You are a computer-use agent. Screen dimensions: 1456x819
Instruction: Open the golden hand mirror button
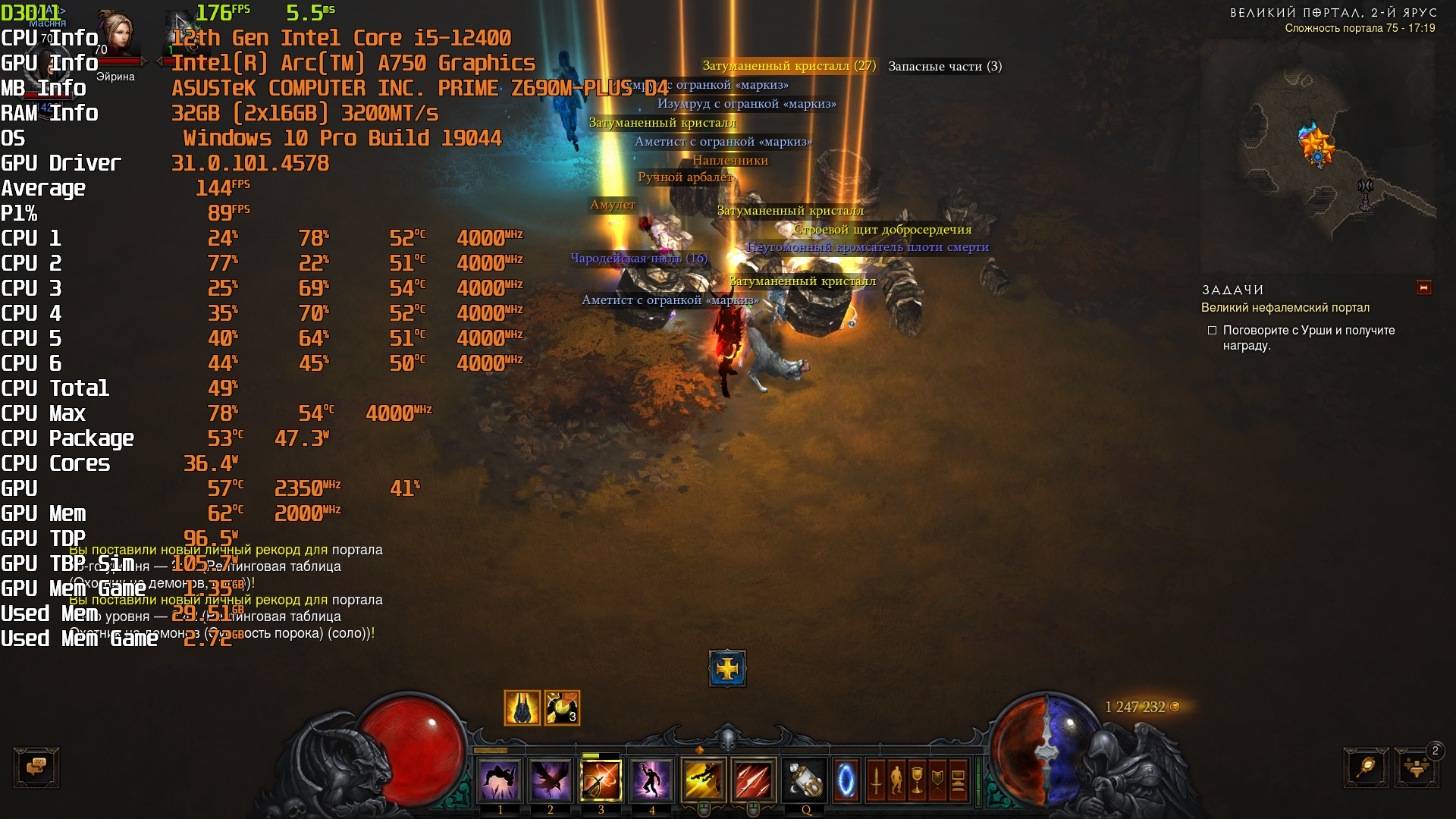pyautogui.click(x=1367, y=767)
